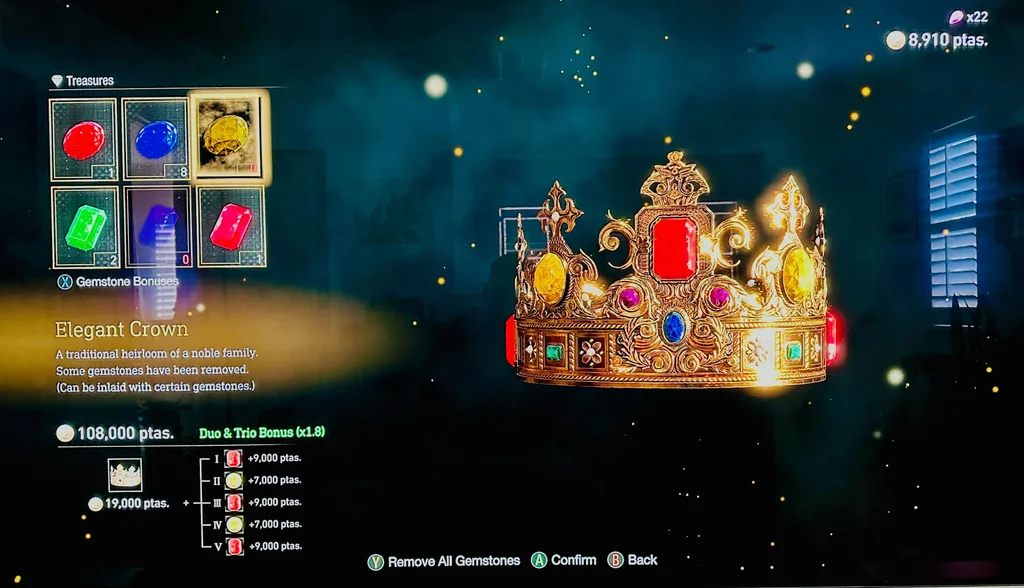Image resolution: width=1024 pixels, height=588 pixels.
Task: Choose the red gem in slot III
Action: click(234, 503)
